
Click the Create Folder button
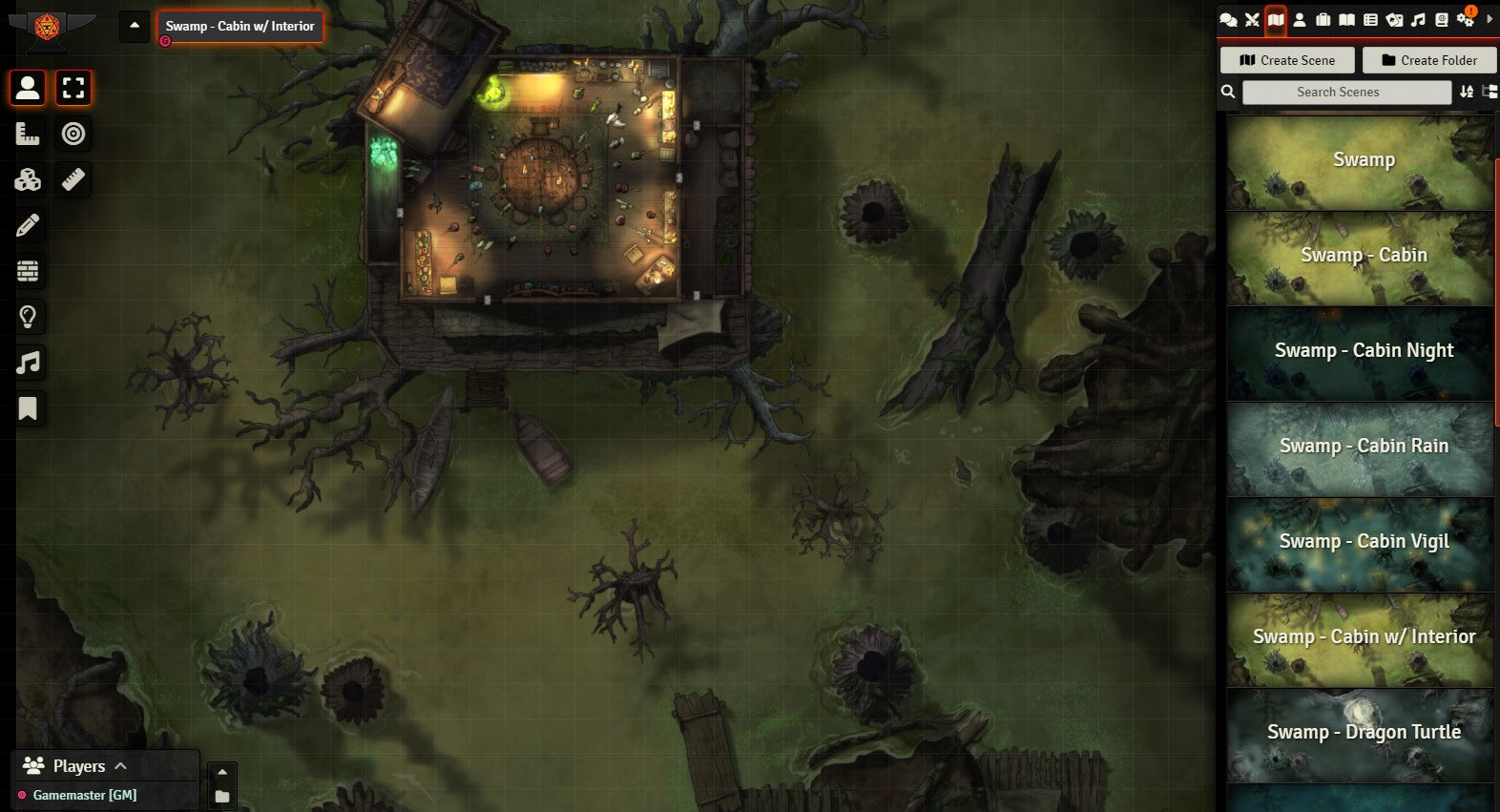click(1428, 60)
